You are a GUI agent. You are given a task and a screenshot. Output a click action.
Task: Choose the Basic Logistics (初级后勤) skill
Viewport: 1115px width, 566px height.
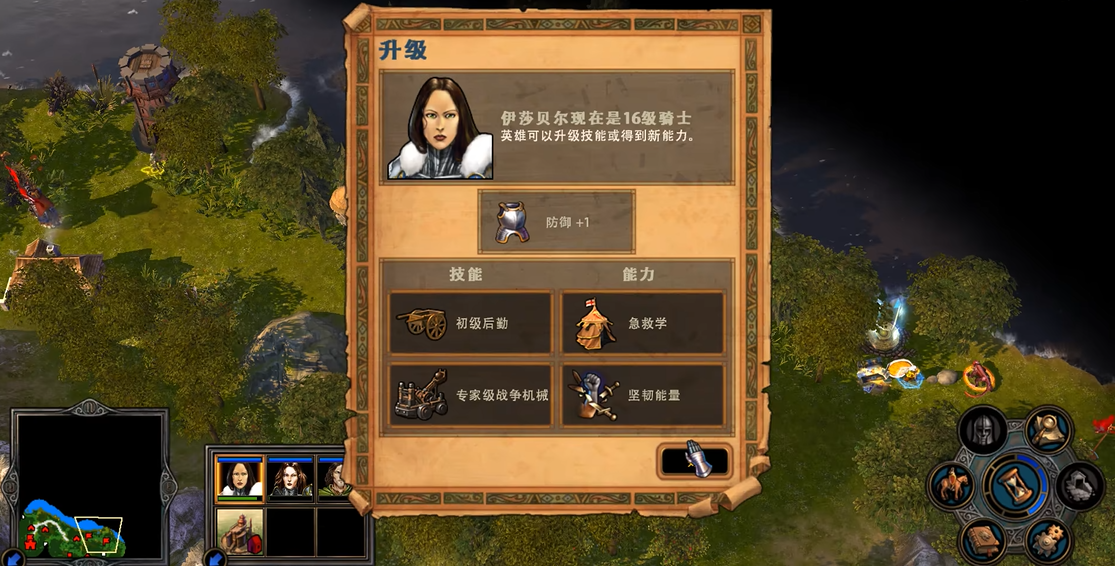coord(470,323)
